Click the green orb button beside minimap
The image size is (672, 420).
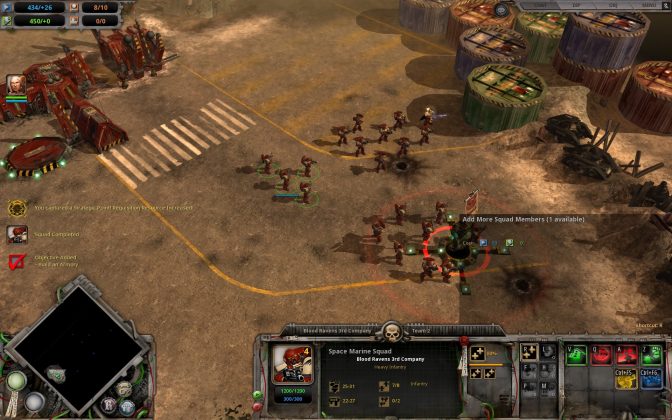15,381
